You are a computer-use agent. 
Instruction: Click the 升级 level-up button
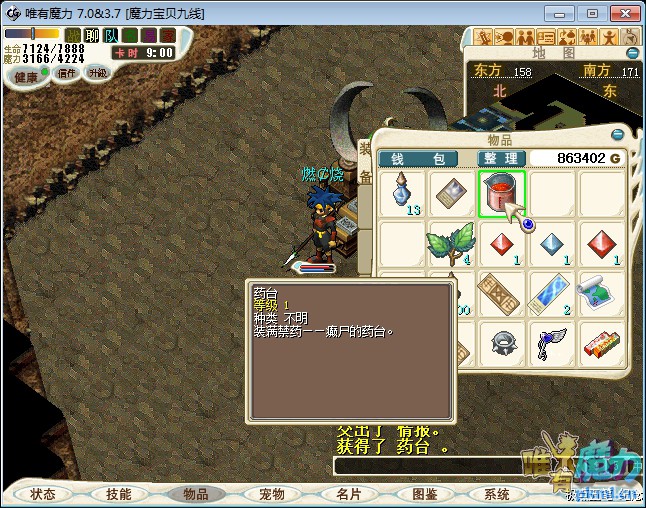tap(97, 73)
